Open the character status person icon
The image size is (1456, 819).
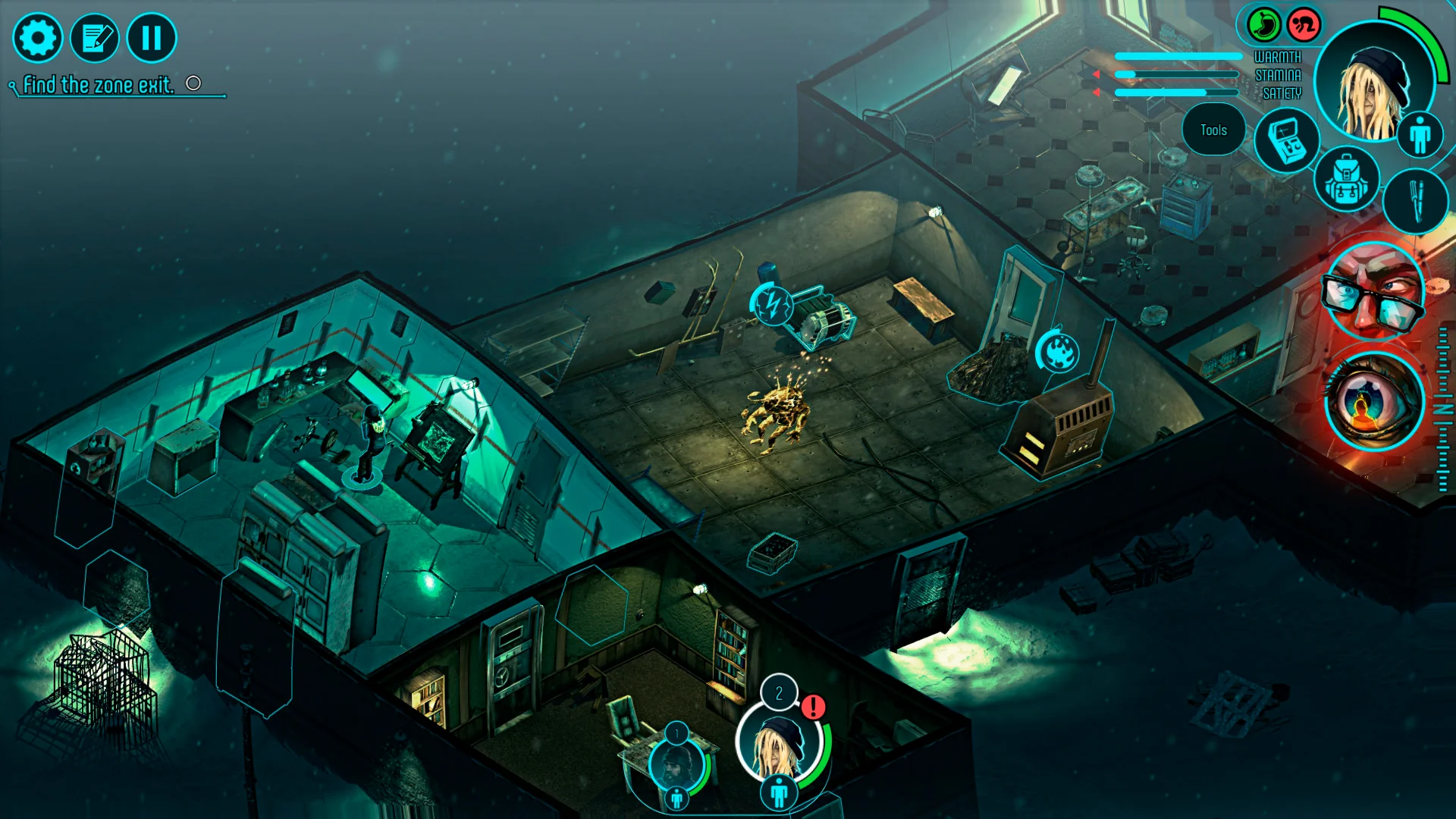(1421, 134)
